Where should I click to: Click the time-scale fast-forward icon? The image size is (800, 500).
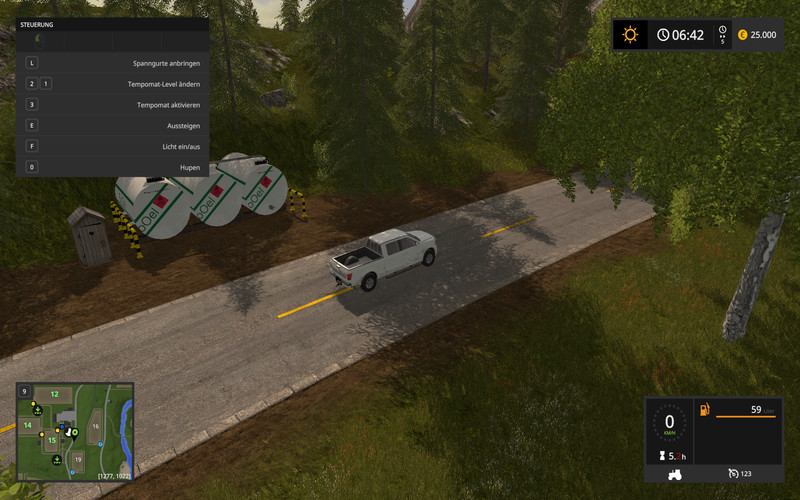click(x=722, y=35)
